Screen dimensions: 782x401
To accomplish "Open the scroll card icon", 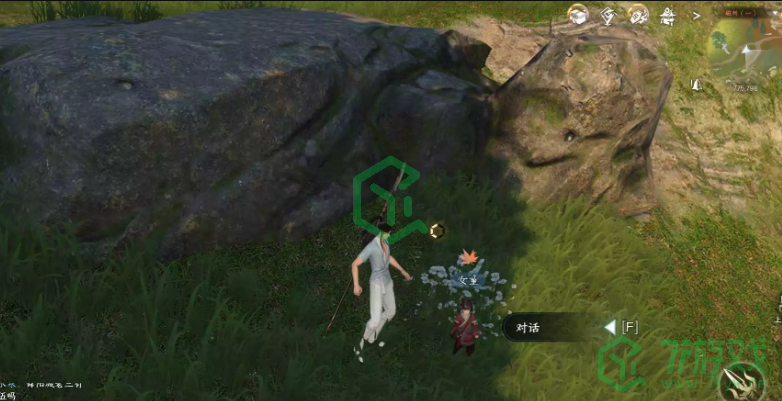I will 637,15.
